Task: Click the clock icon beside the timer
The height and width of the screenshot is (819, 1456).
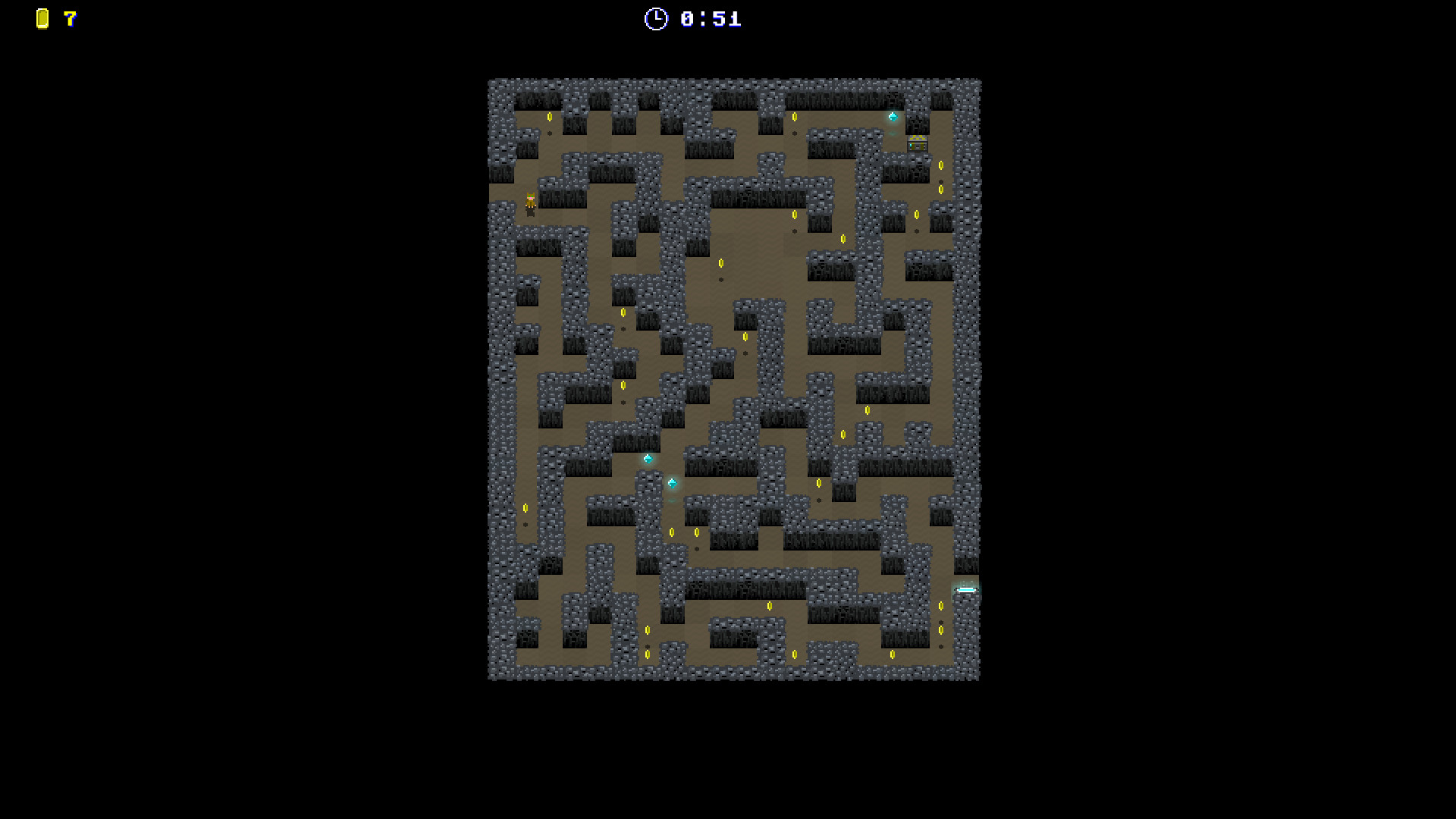Action: pos(655,20)
